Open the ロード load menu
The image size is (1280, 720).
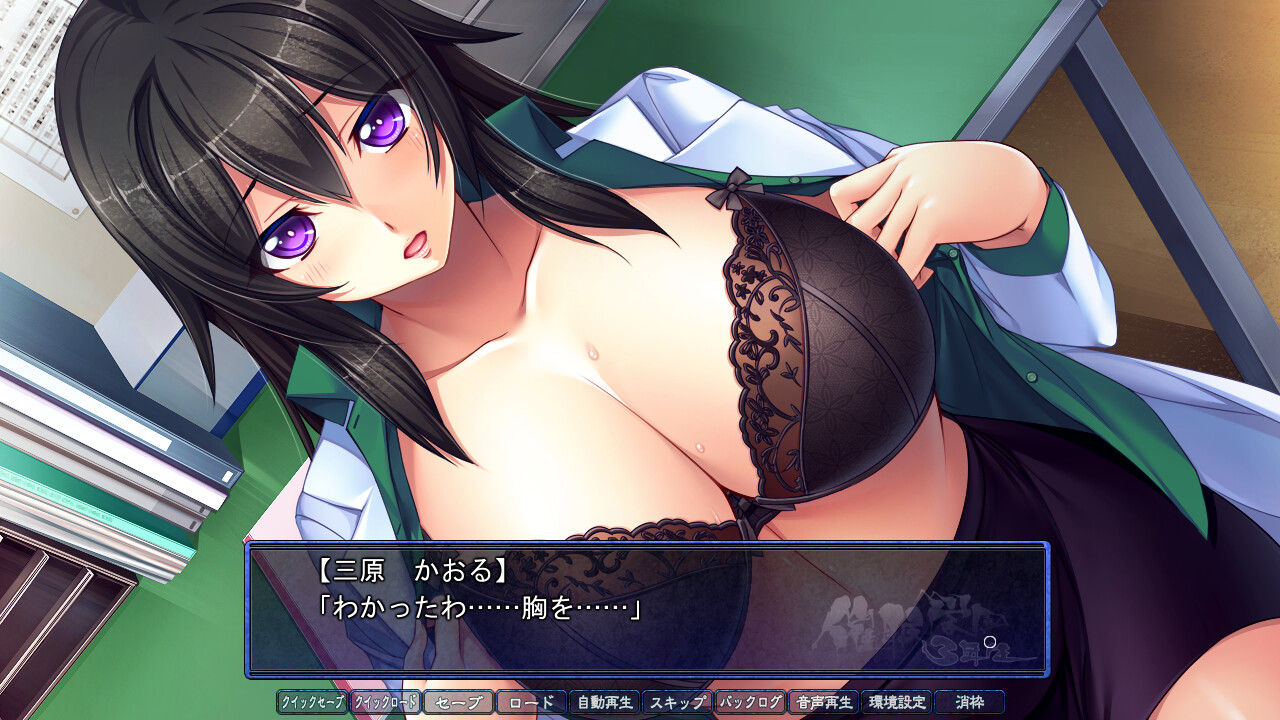(531, 702)
